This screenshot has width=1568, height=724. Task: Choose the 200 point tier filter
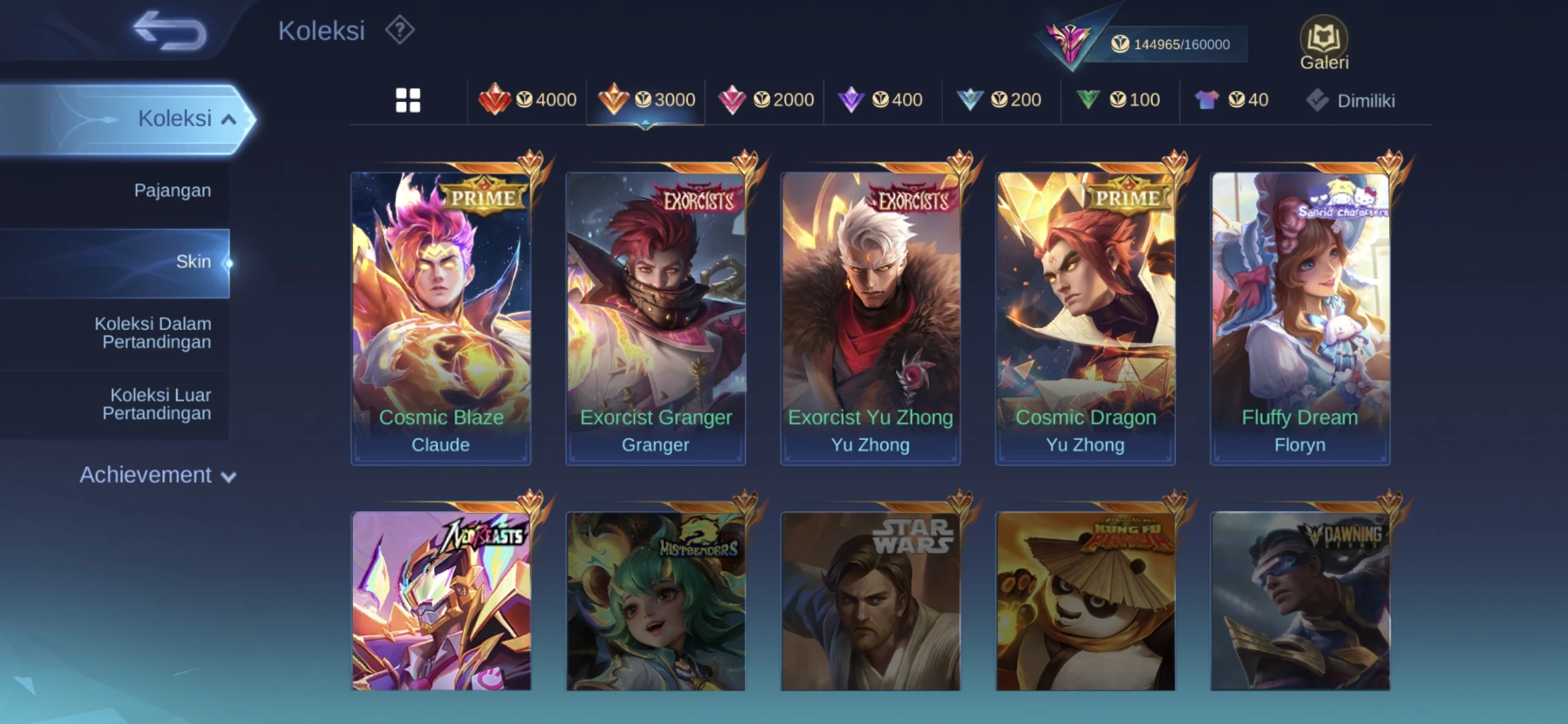[999, 101]
